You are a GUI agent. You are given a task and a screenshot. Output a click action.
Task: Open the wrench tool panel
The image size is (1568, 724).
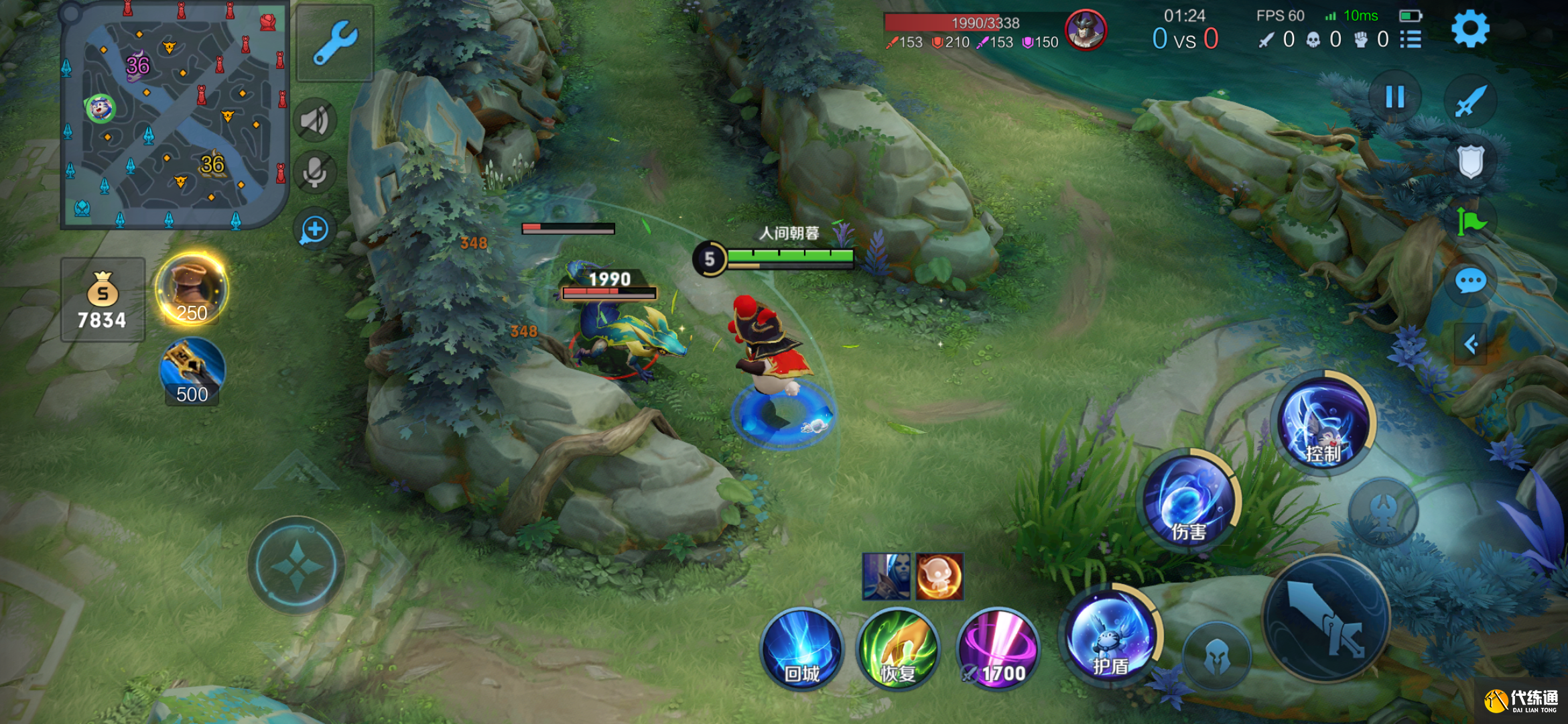pyautogui.click(x=334, y=43)
